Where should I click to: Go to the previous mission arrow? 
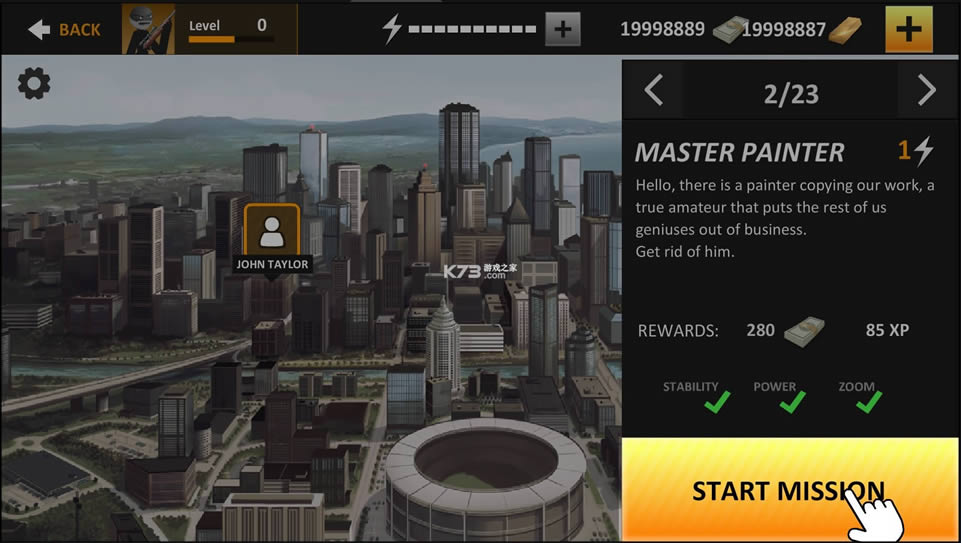(654, 92)
